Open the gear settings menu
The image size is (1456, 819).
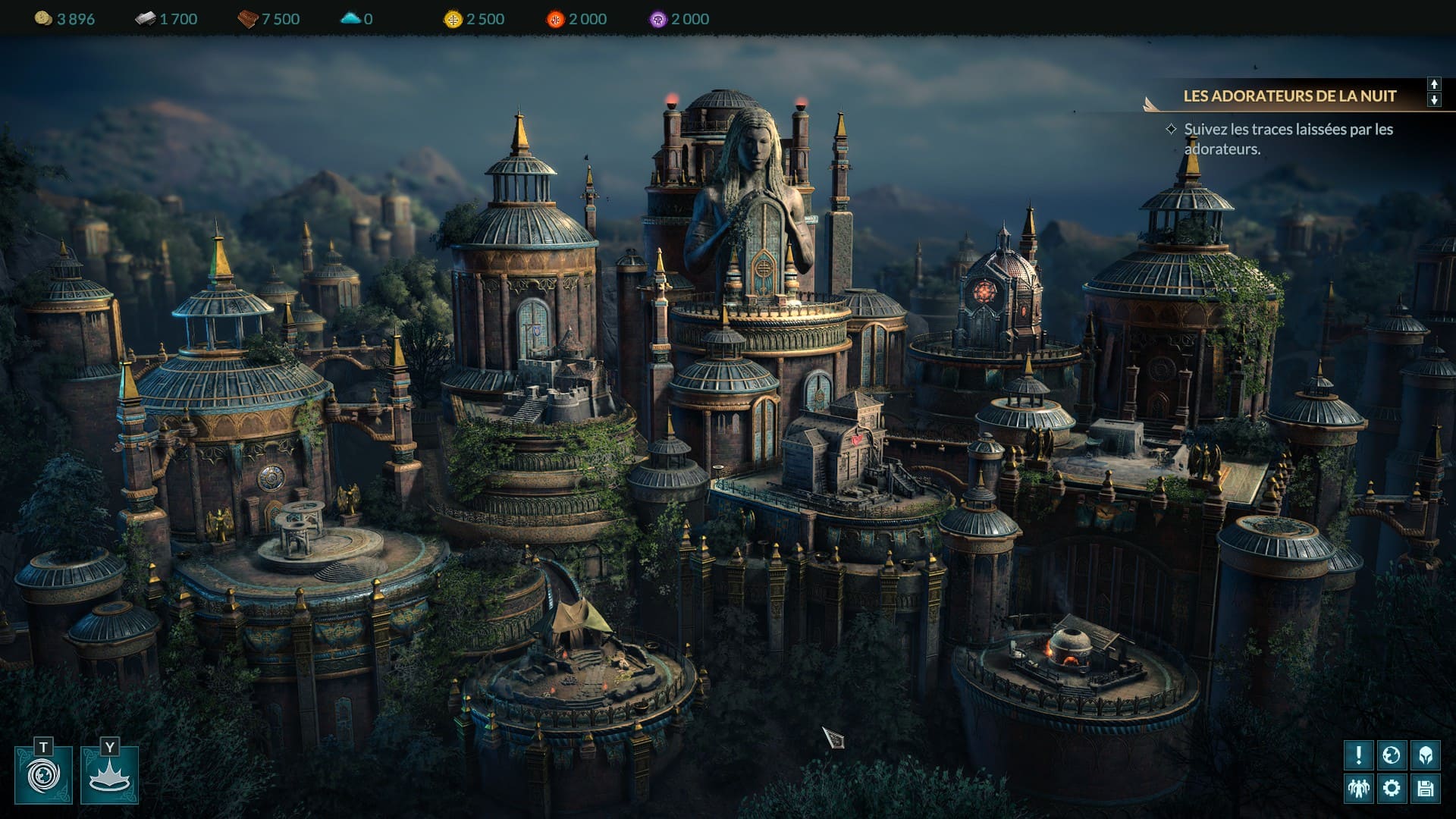(1392, 788)
